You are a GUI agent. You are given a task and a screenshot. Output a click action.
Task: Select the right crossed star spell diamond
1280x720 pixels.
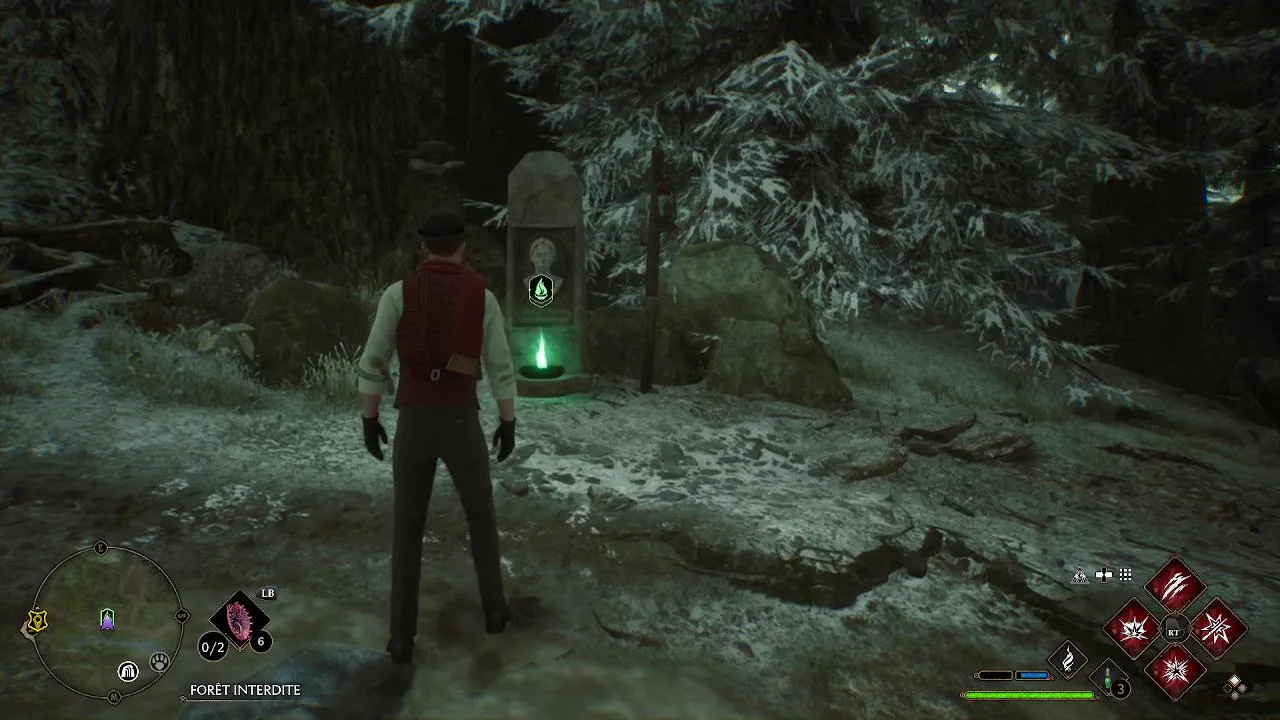(1218, 629)
